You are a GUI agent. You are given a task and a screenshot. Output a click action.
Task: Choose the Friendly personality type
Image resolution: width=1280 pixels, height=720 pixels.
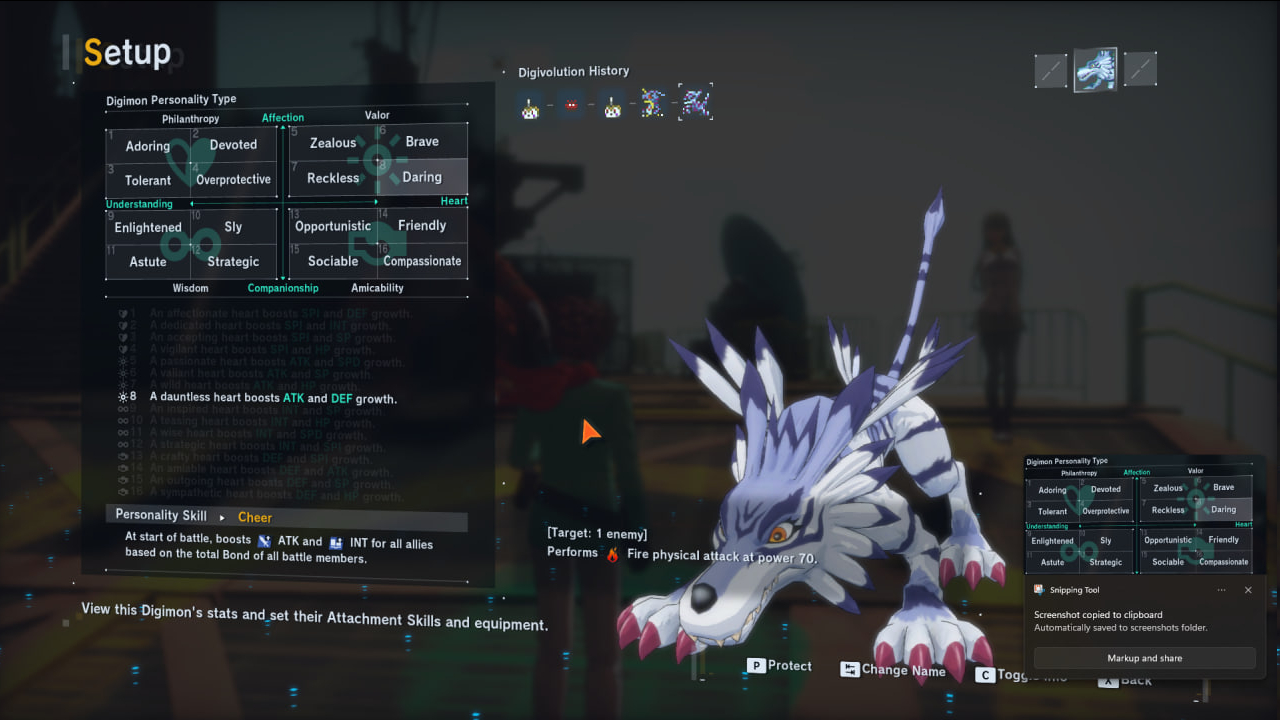click(x=422, y=226)
